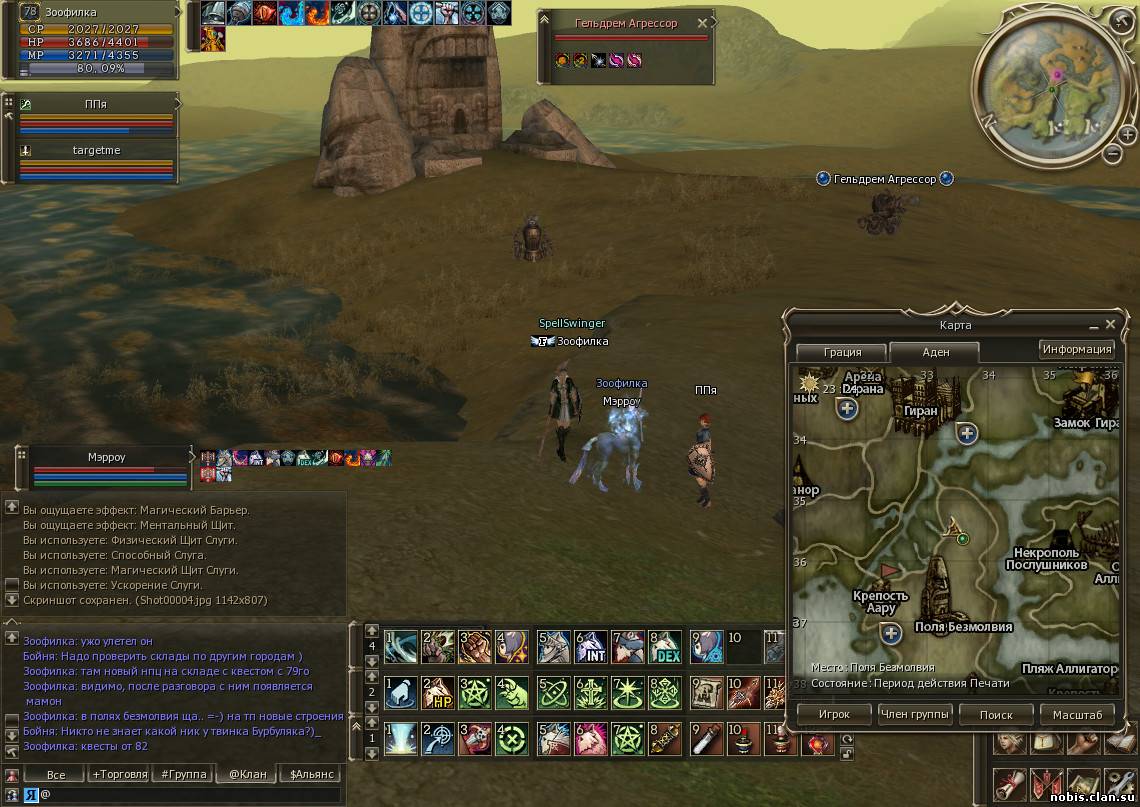1140x807 pixels.
Task: Select party member targetme's frame
Action: coord(96,160)
